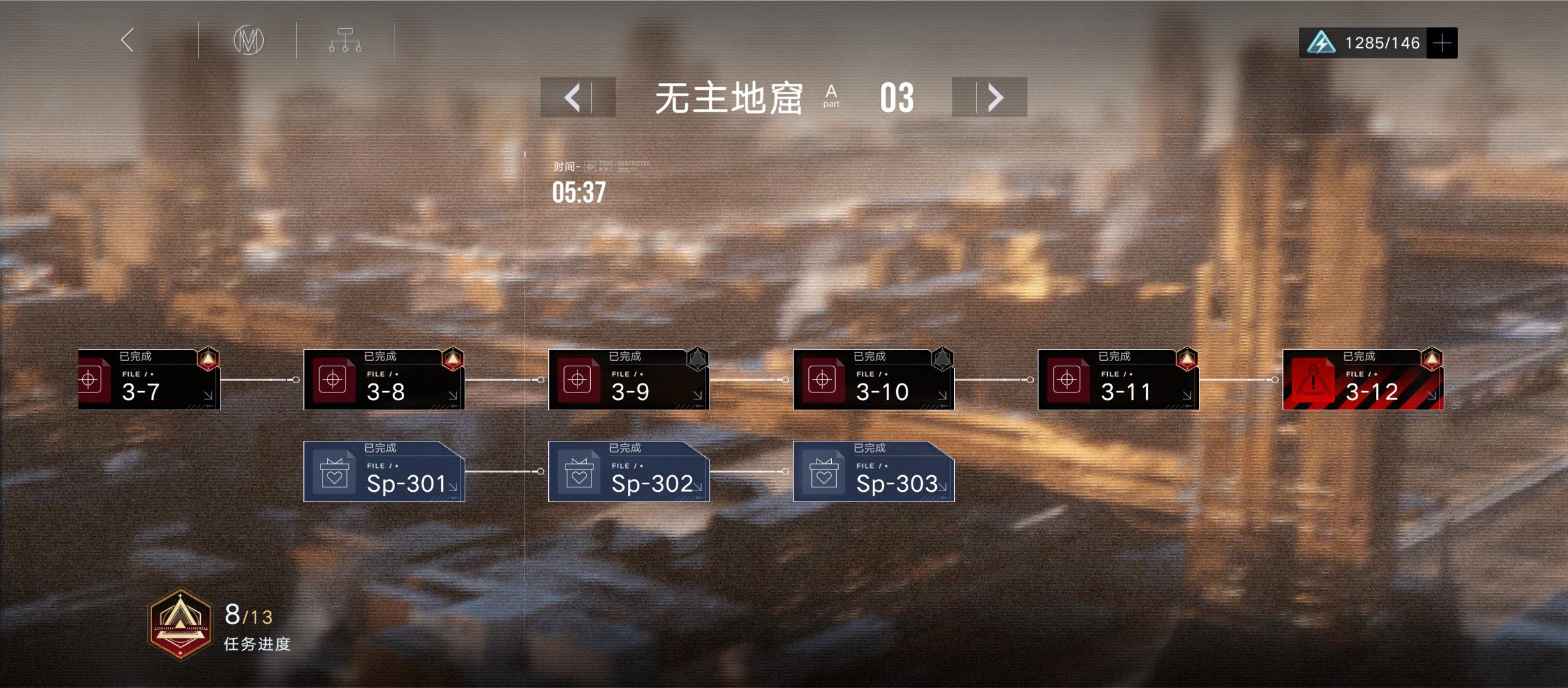
Task: Open side stage Sp-302
Action: click(x=629, y=473)
